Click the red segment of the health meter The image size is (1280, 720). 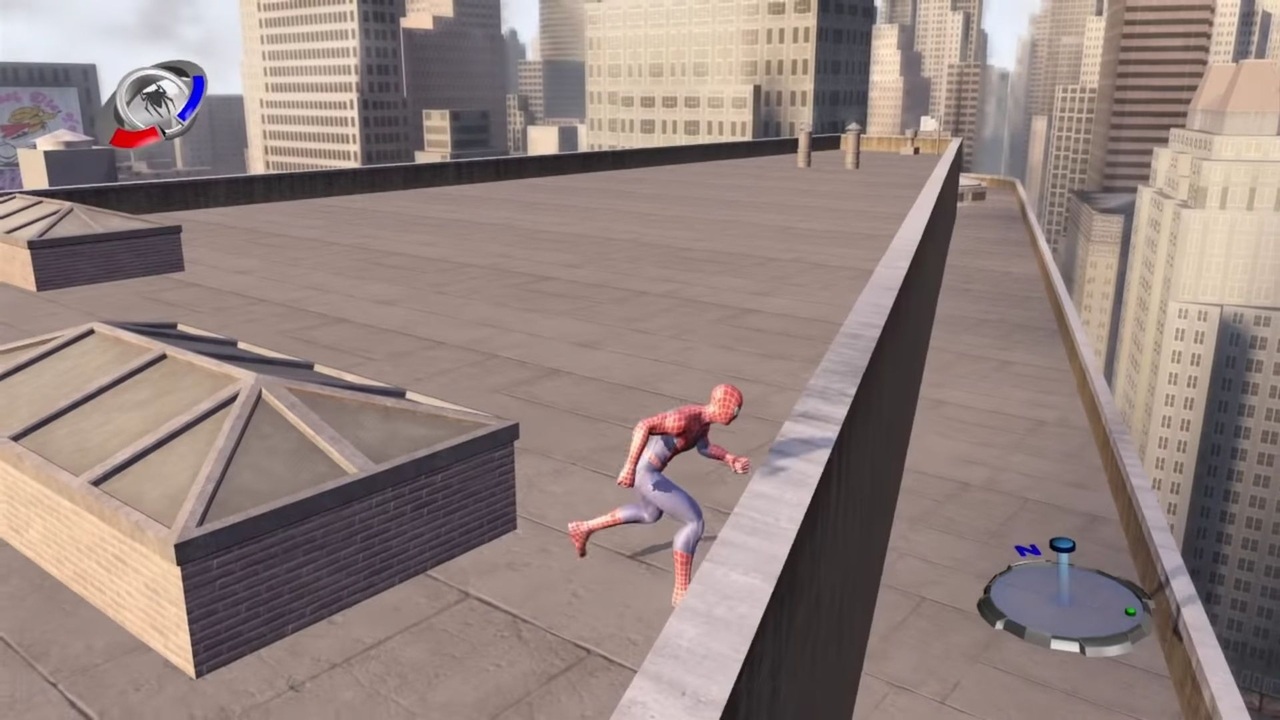[x=136, y=138]
